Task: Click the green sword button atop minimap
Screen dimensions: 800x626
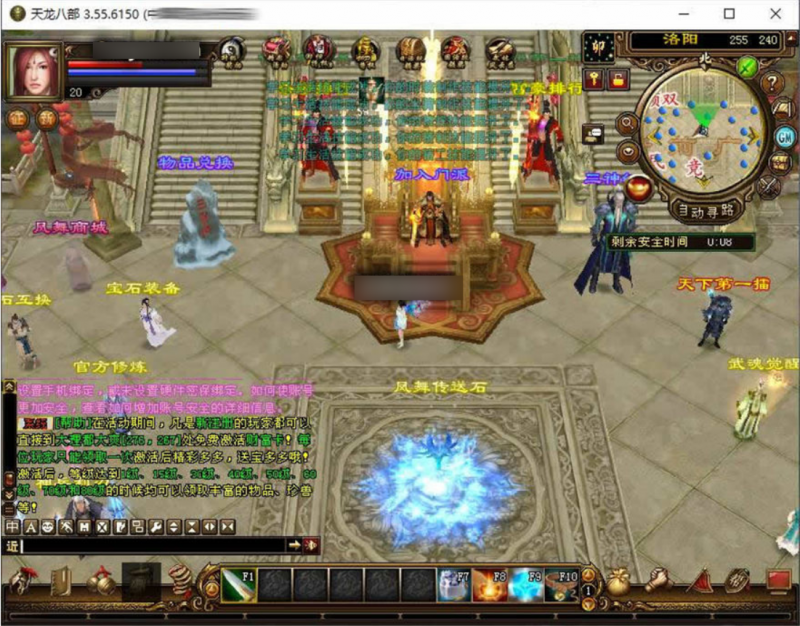Action: click(x=746, y=67)
